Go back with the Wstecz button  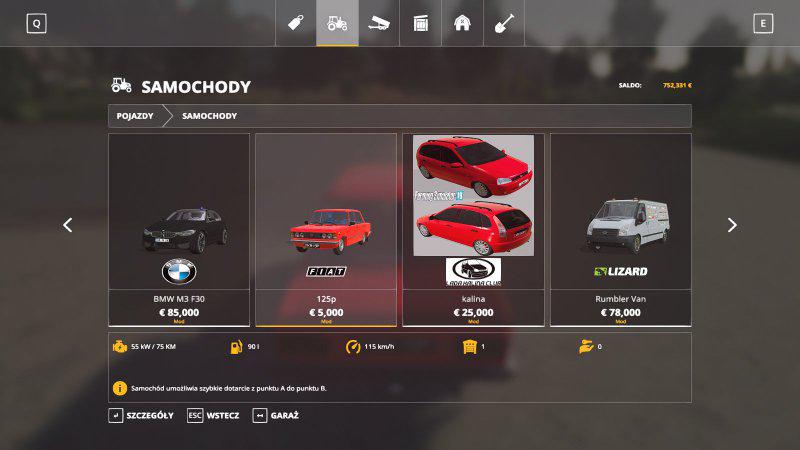[x=213, y=415]
